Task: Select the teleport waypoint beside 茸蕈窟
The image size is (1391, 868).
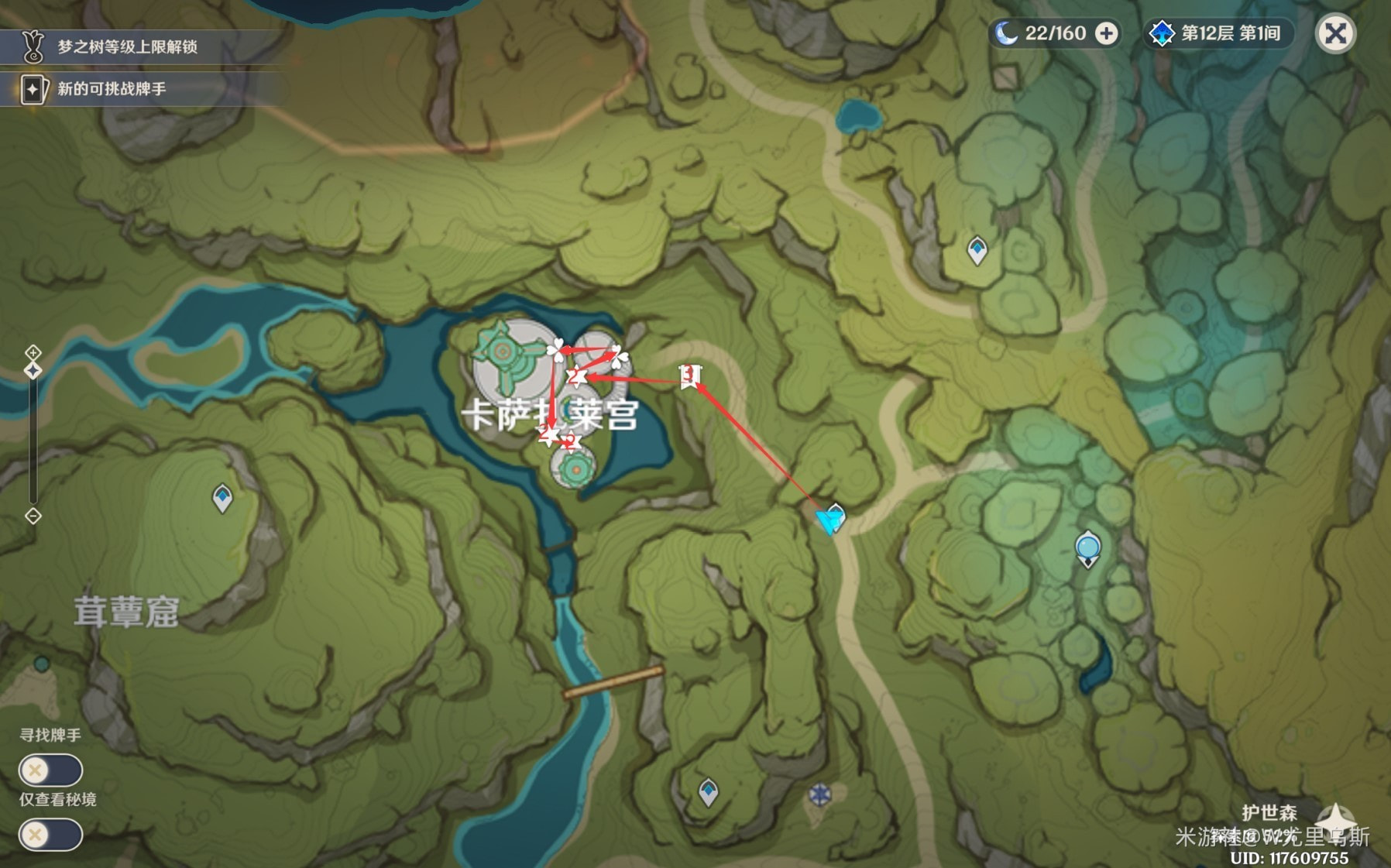Action: coord(222,498)
